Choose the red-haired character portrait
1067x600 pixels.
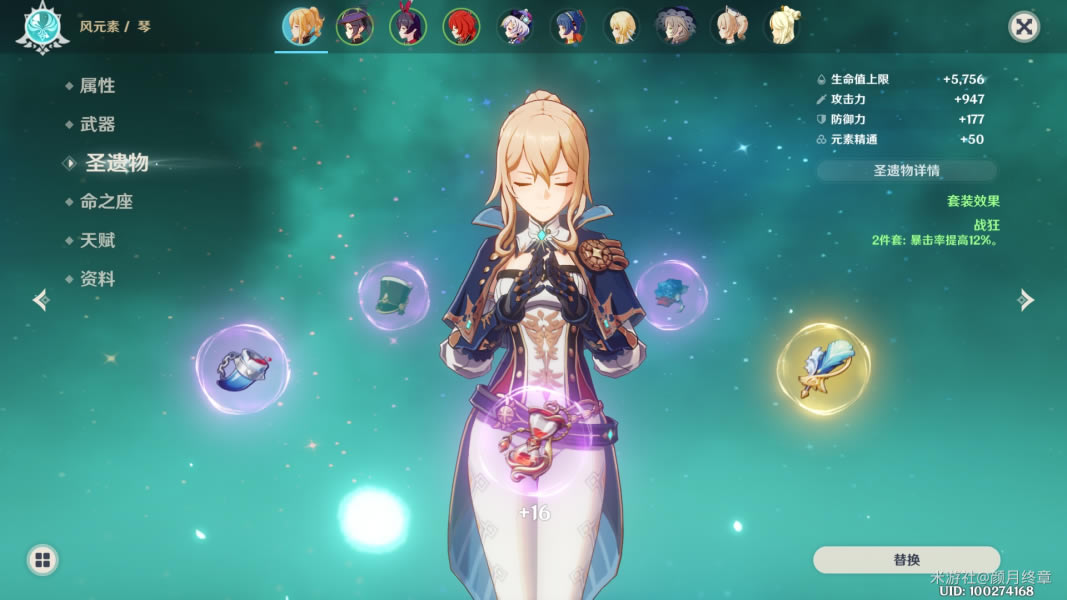(462, 27)
